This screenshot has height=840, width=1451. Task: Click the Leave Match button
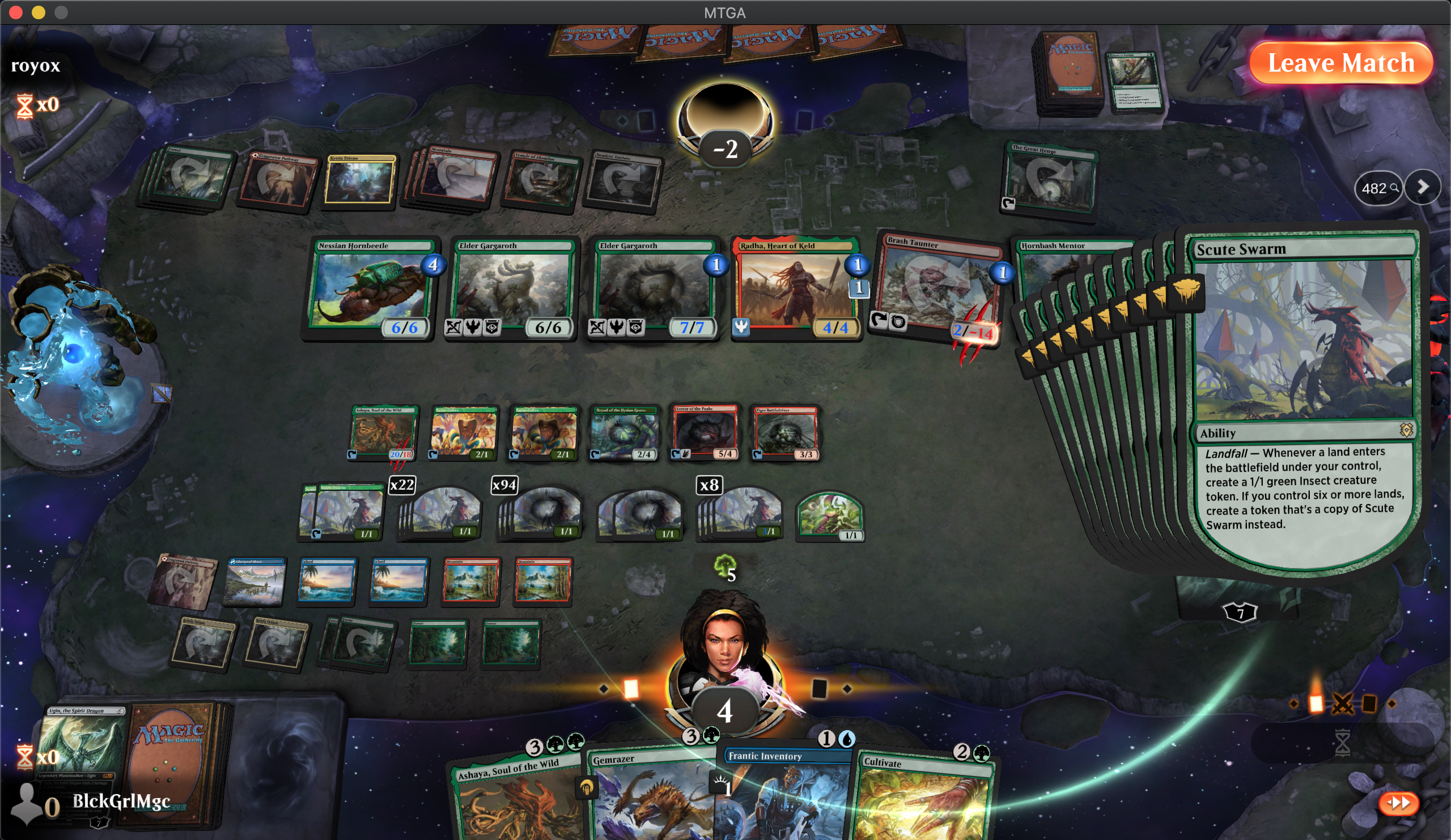tap(1340, 62)
